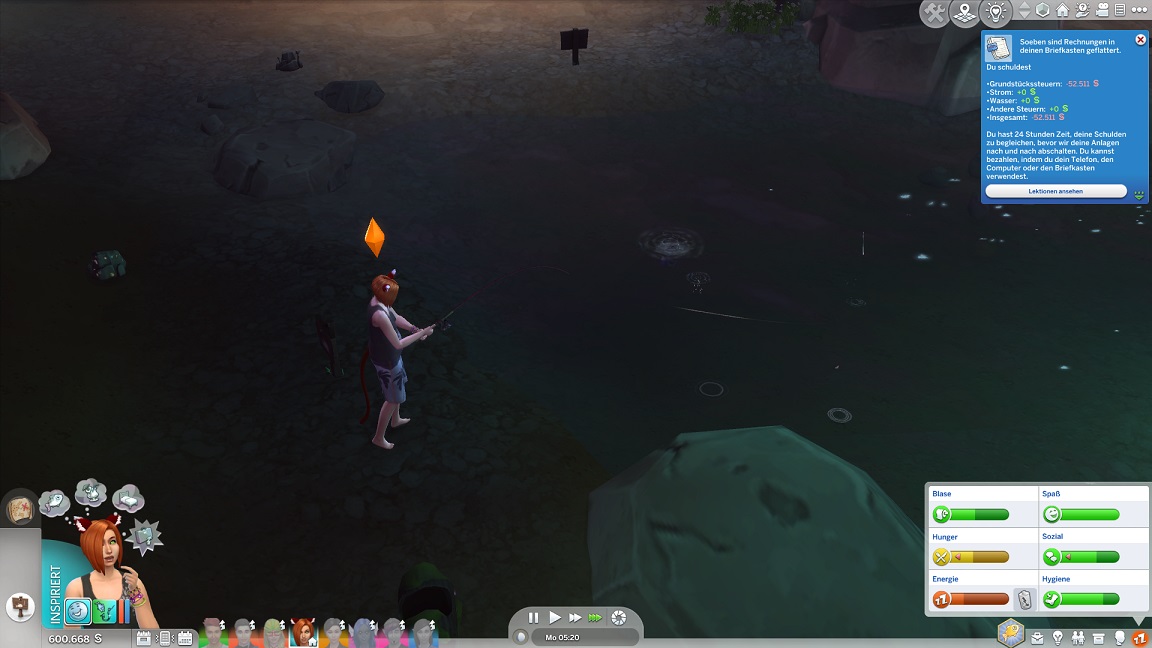The height and width of the screenshot is (648, 1152).
Task: Set game speed to fast forward
Action: (575, 618)
